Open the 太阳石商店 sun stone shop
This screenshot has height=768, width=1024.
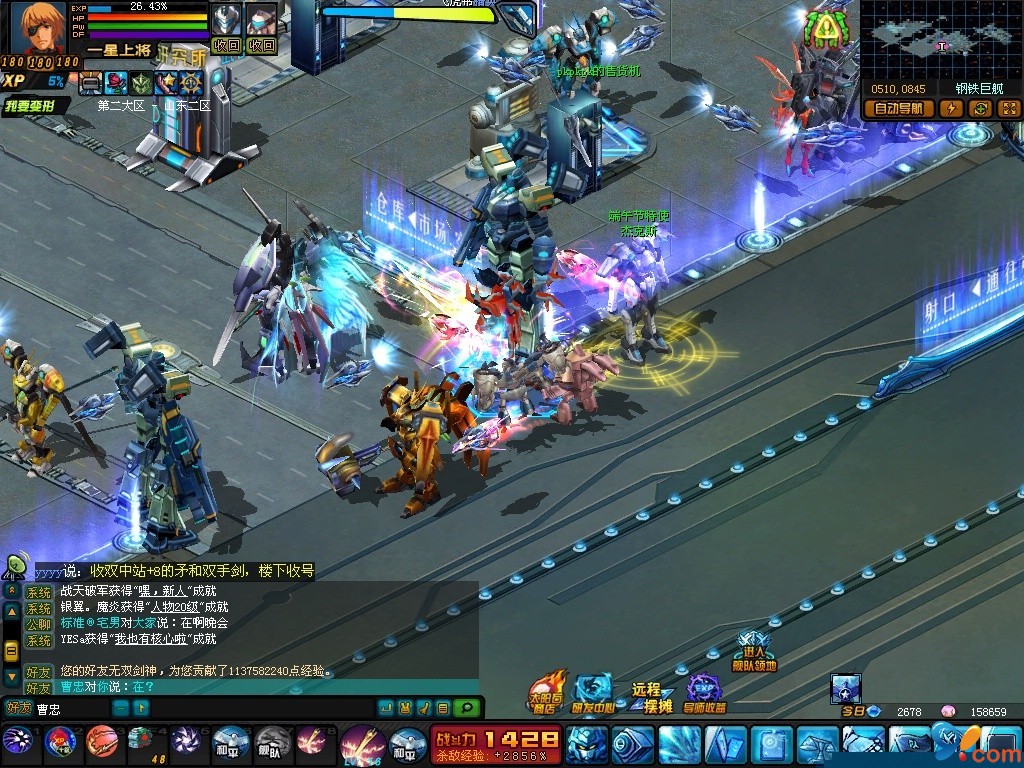[546, 692]
